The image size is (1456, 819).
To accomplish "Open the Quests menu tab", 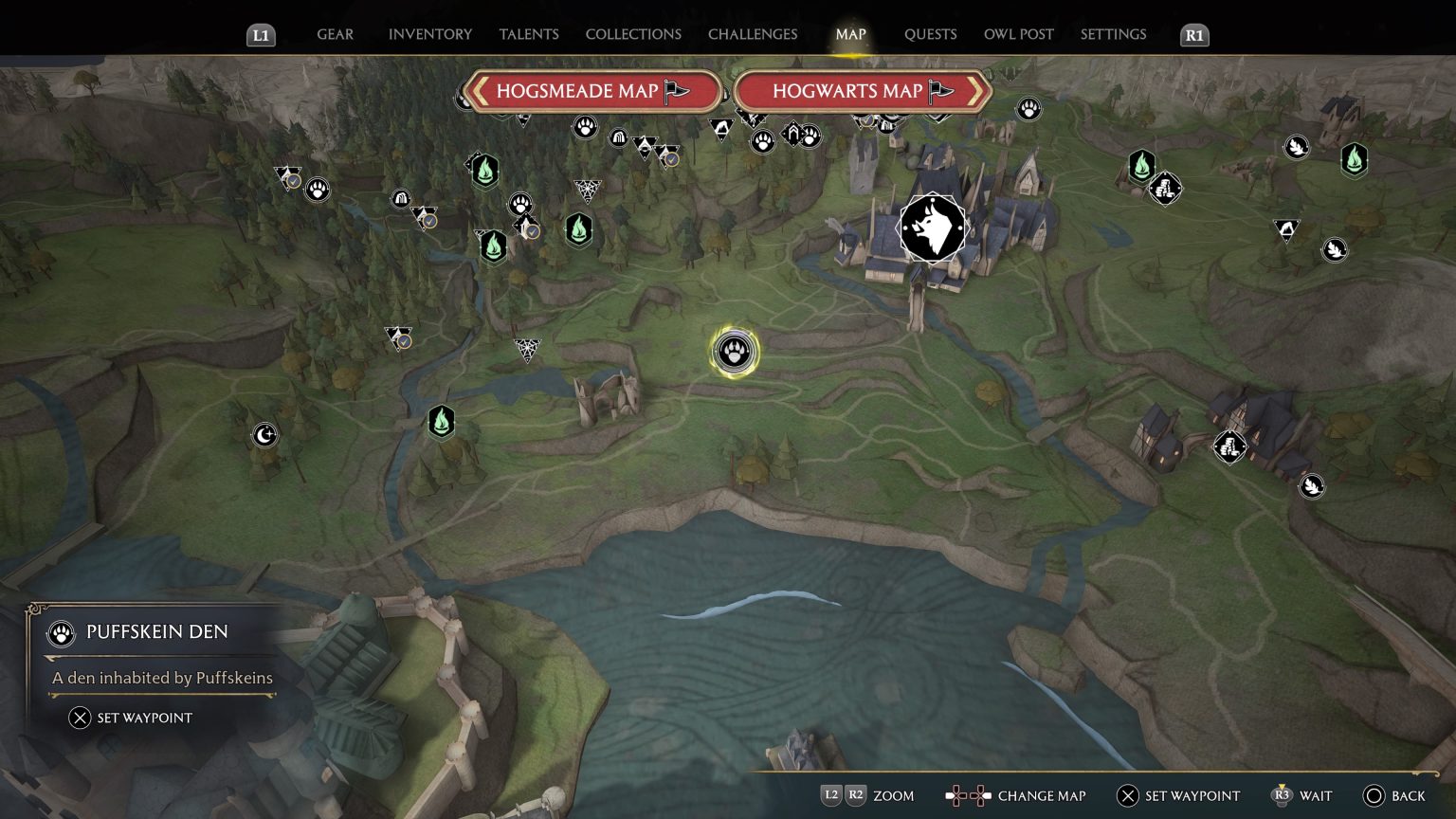I will pyautogui.click(x=930, y=34).
